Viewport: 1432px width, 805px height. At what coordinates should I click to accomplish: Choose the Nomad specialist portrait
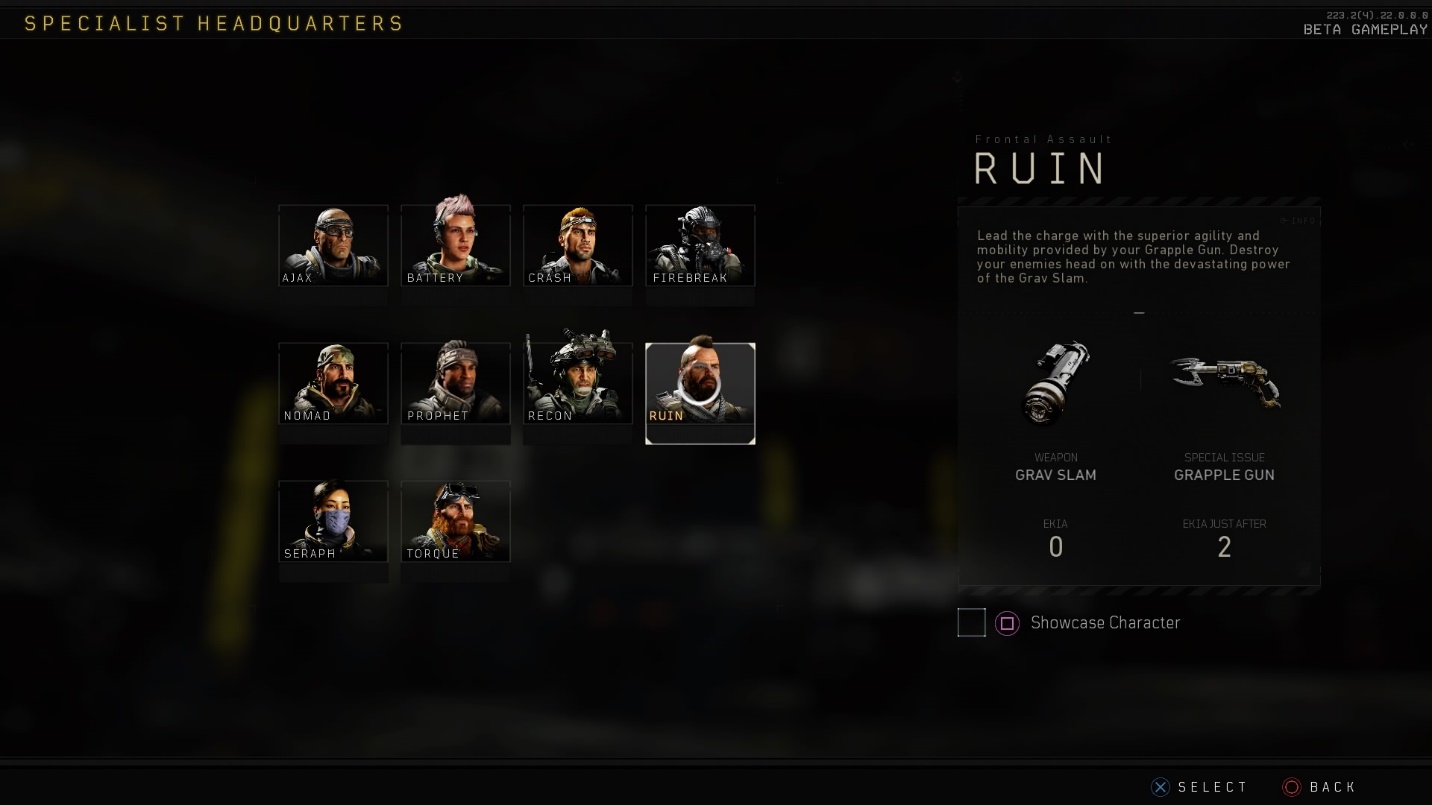[333, 383]
